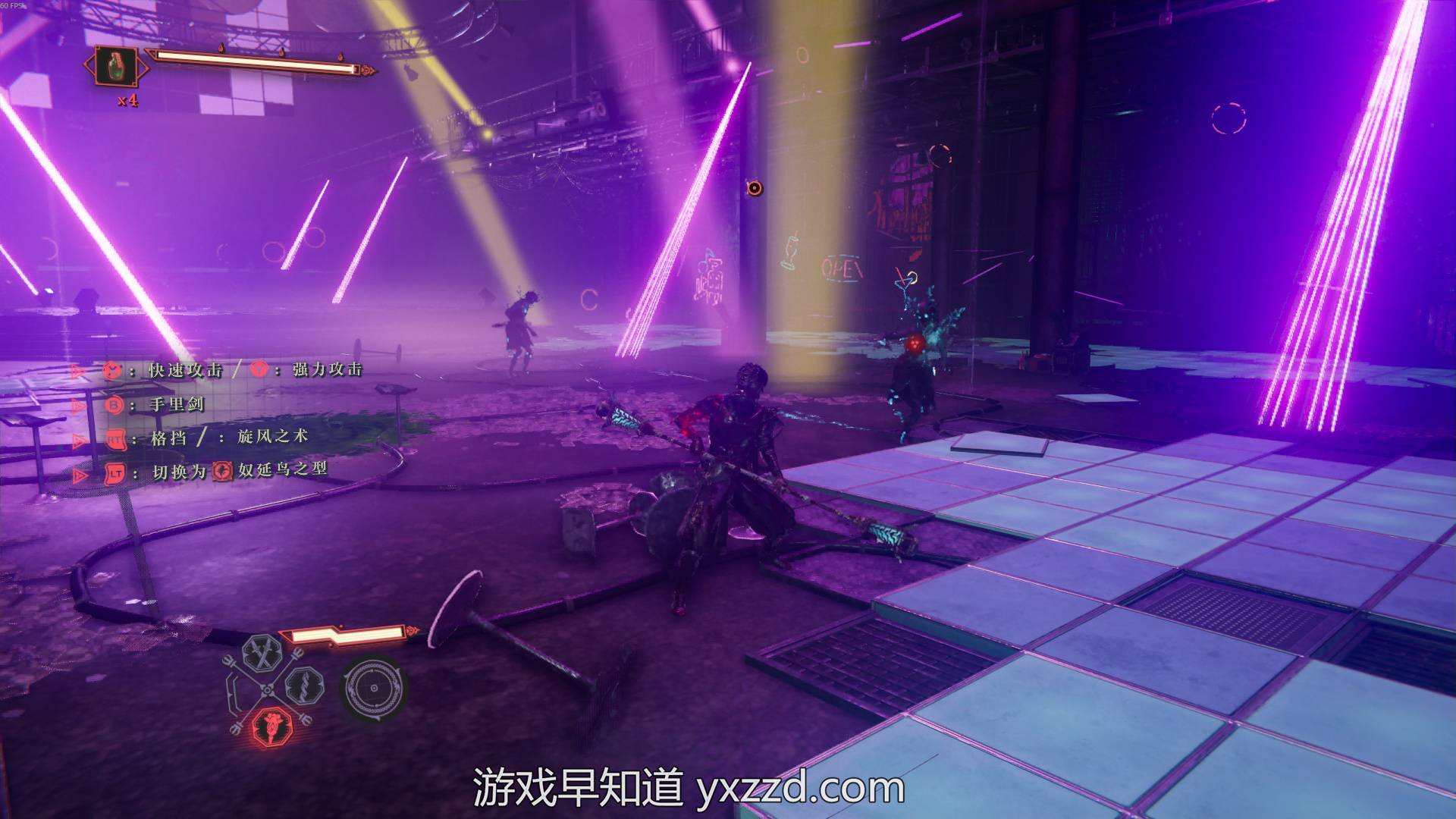Click the circular ring gauge emblem
The height and width of the screenshot is (819, 1456).
click(372, 688)
